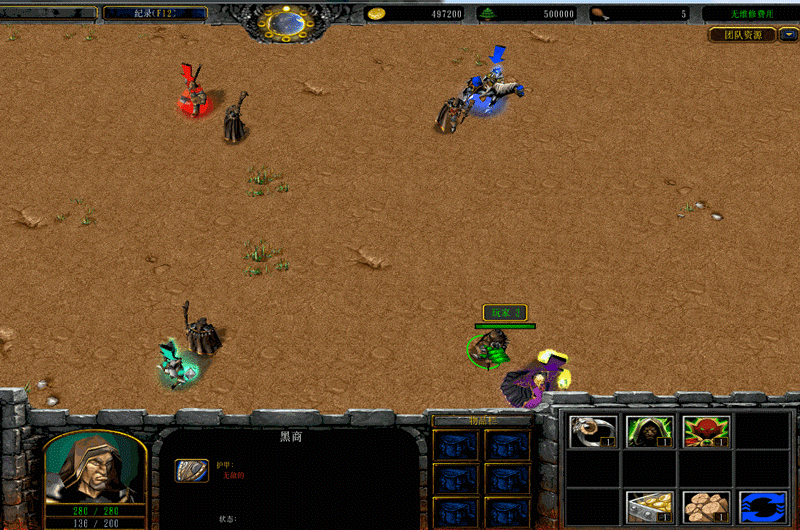Pick the red goblin icon
The width and height of the screenshot is (800, 530).
click(705, 431)
